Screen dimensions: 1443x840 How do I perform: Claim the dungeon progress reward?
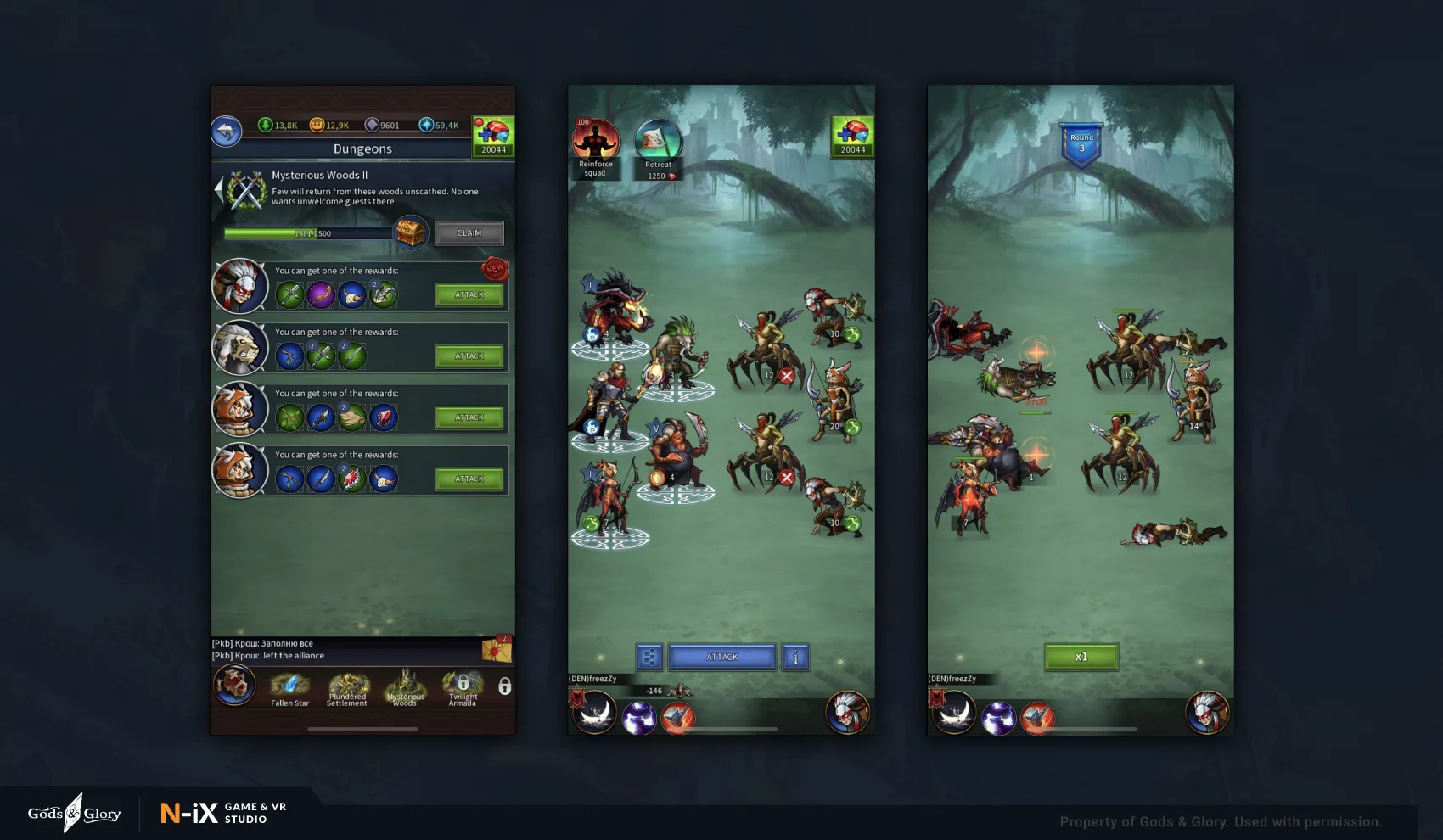click(469, 233)
